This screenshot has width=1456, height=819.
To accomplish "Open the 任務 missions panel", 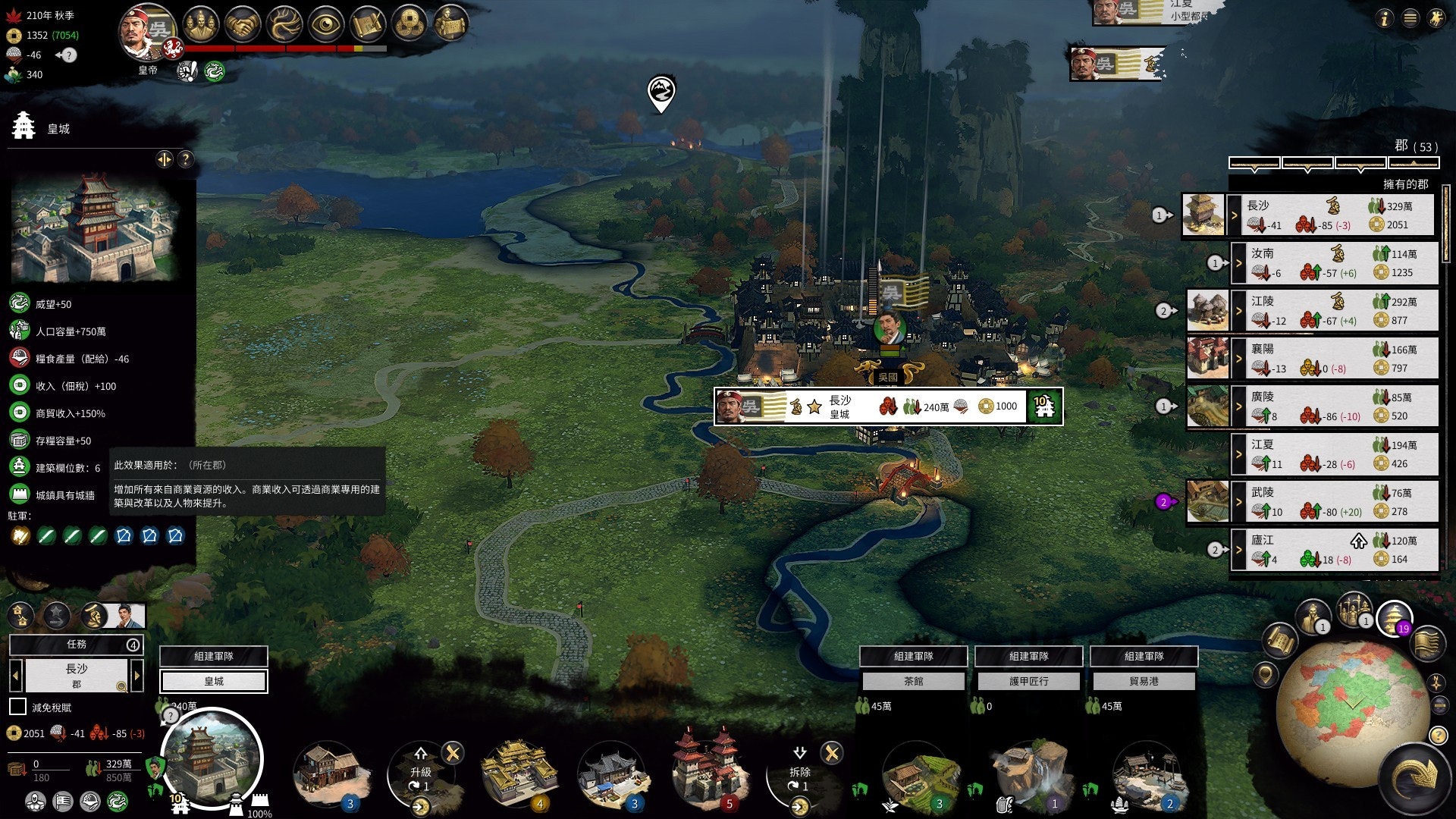I will pos(76,645).
